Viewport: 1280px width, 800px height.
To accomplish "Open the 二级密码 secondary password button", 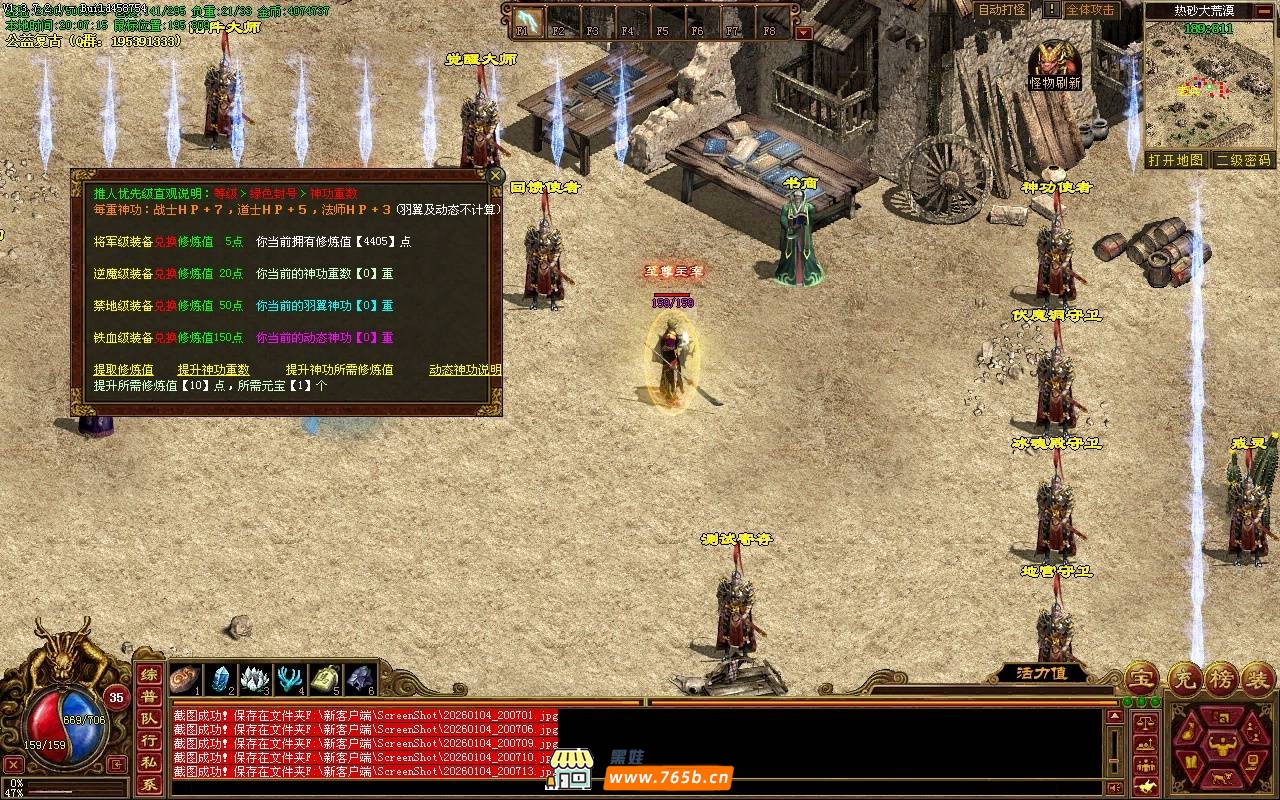I will point(1243,160).
